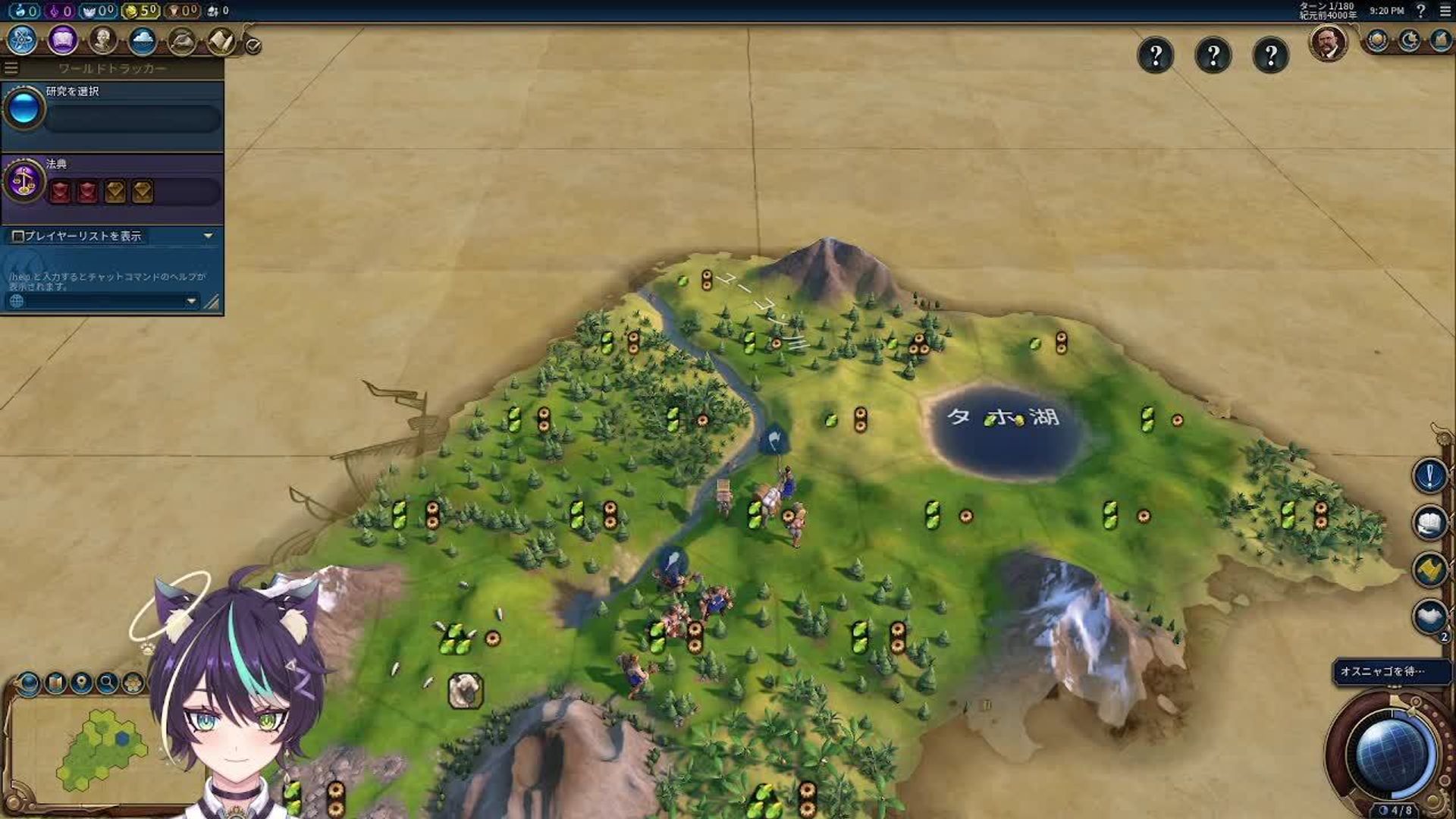The image size is (1456, 819).
Task: Open the 法典 civic panel
Action: click(112, 182)
